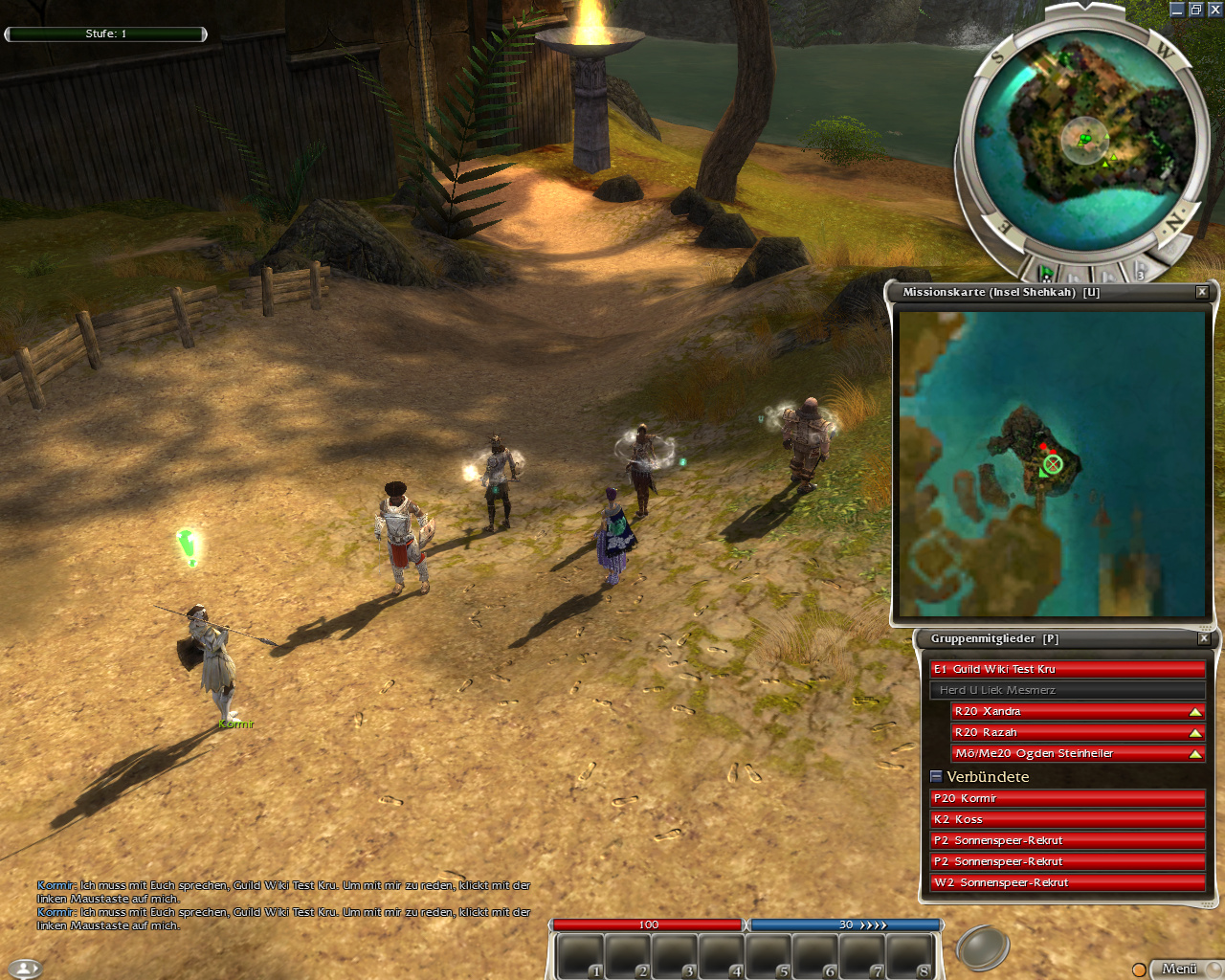The height and width of the screenshot is (980, 1225).
Task: Click the green all-heroes flag under compass
Action: coord(1048,273)
